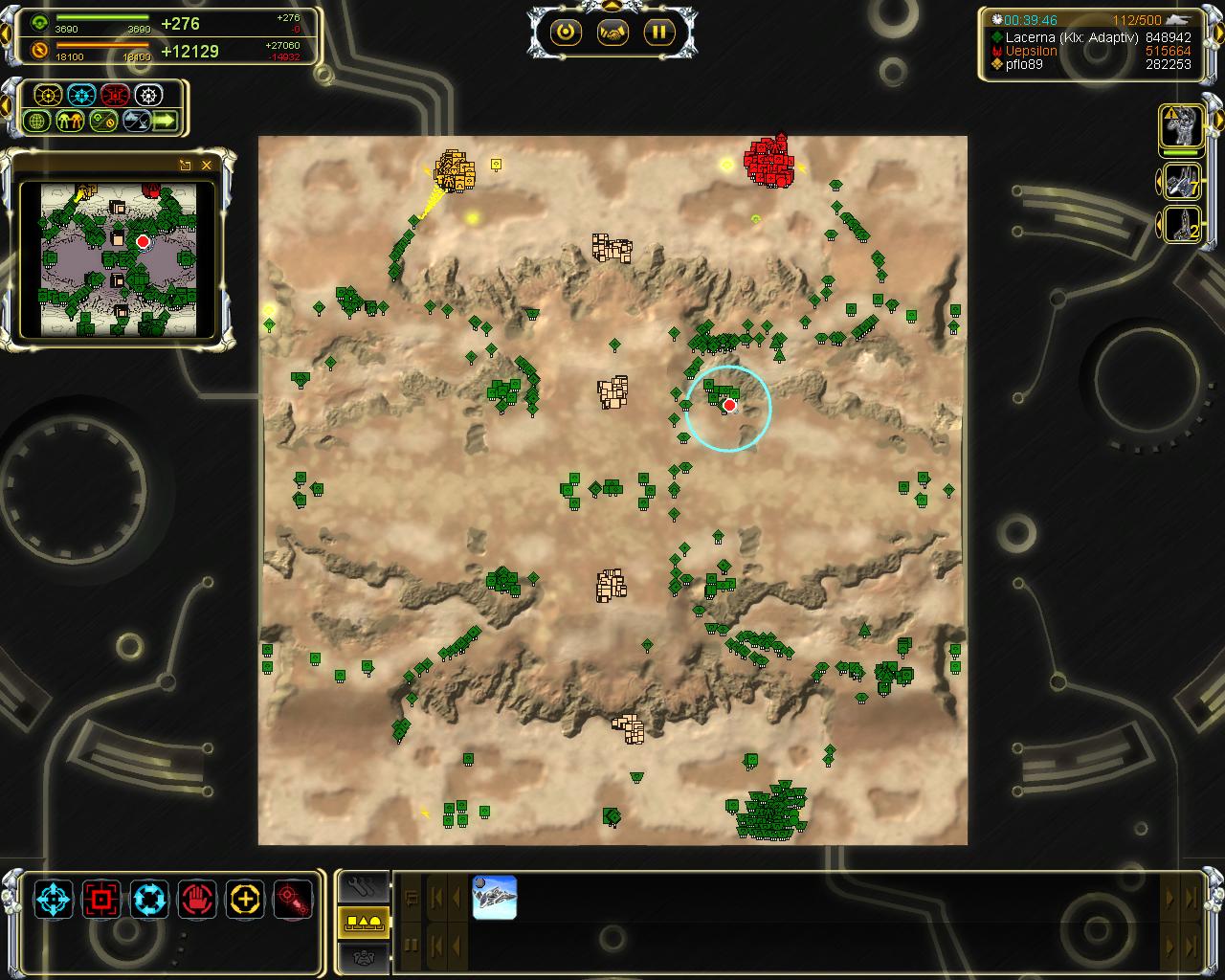Image resolution: width=1225 pixels, height=980 pixels.
Task: Toggle the cyan defense overlay icon
Action: point(81,95)
